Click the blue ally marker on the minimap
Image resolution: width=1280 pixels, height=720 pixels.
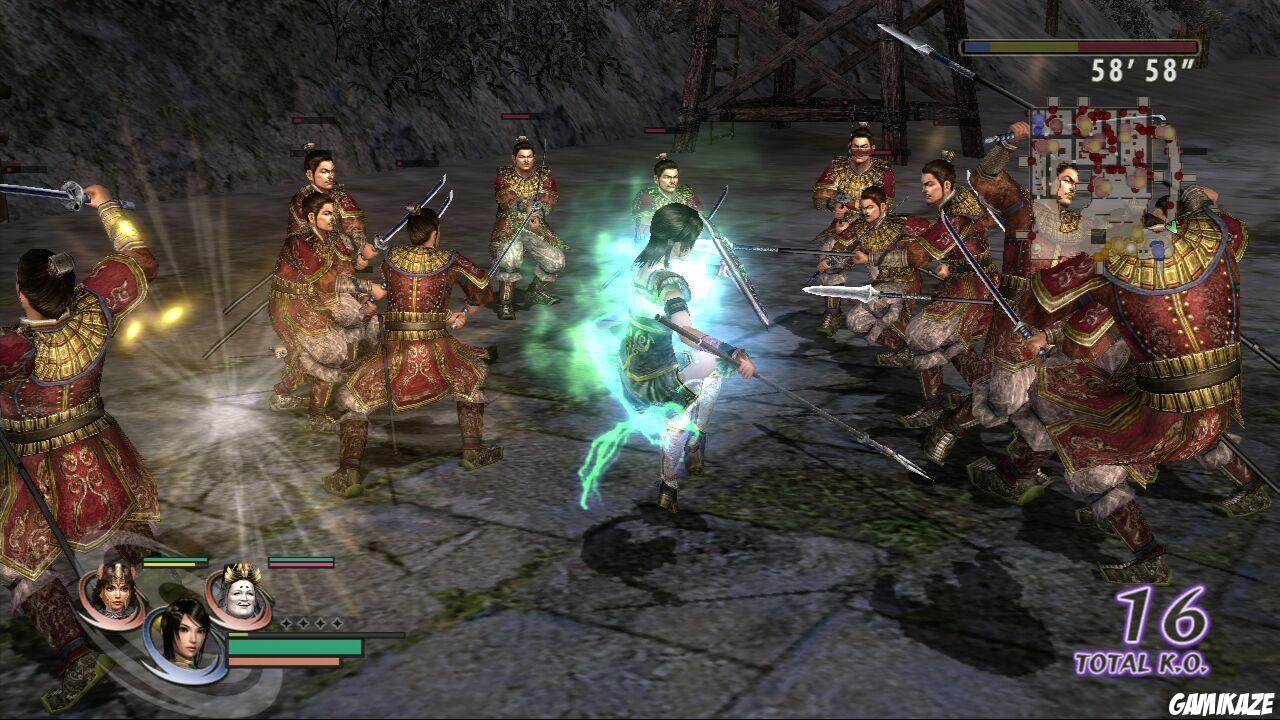point(1037,119)
